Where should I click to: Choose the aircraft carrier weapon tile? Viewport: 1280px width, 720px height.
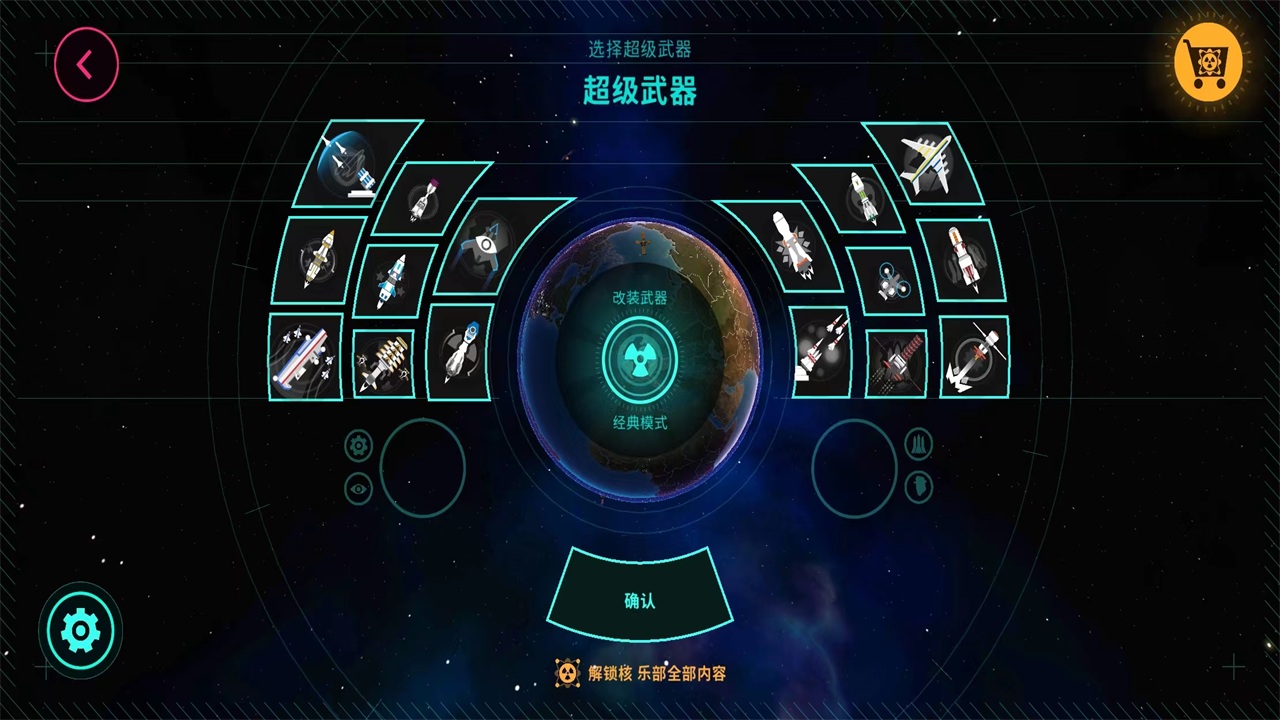point(305,357)
